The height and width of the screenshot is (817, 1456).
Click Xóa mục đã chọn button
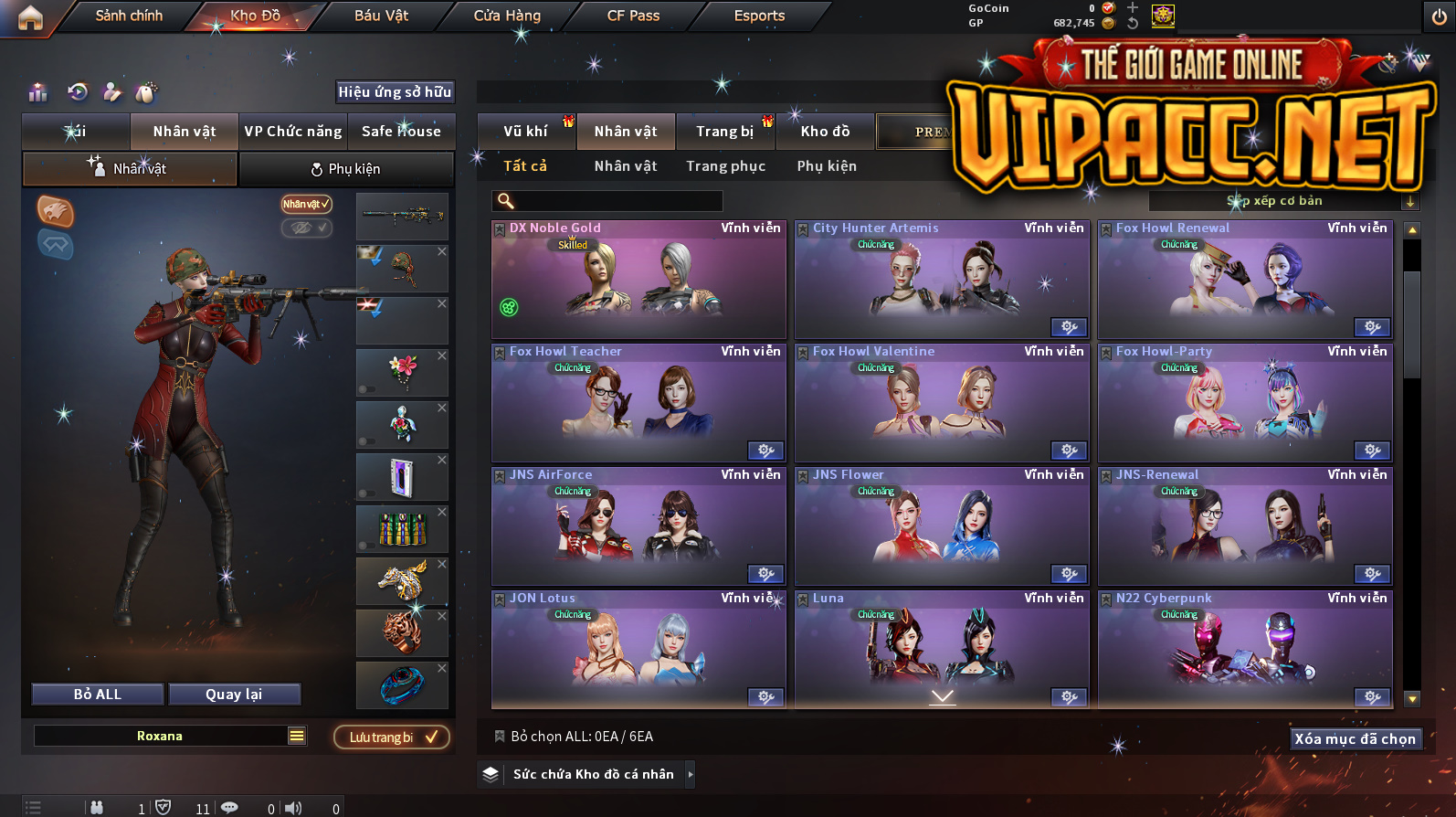point(1355,739)
